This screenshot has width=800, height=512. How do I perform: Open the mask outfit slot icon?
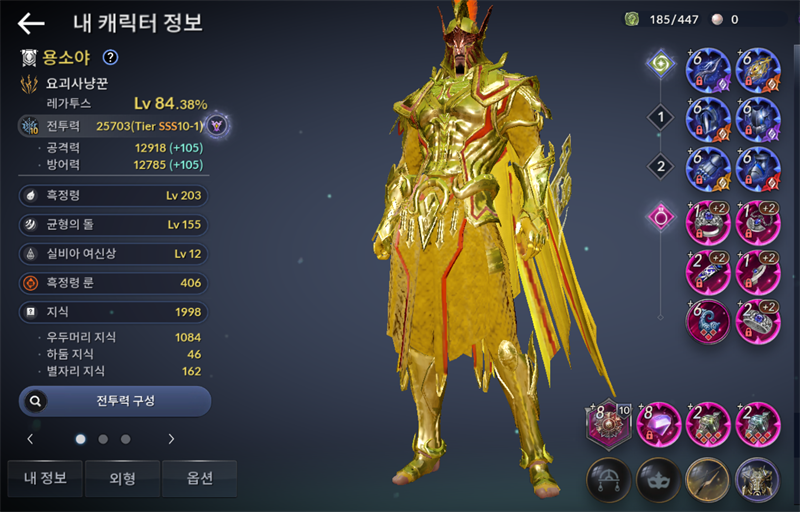(658, 478)
